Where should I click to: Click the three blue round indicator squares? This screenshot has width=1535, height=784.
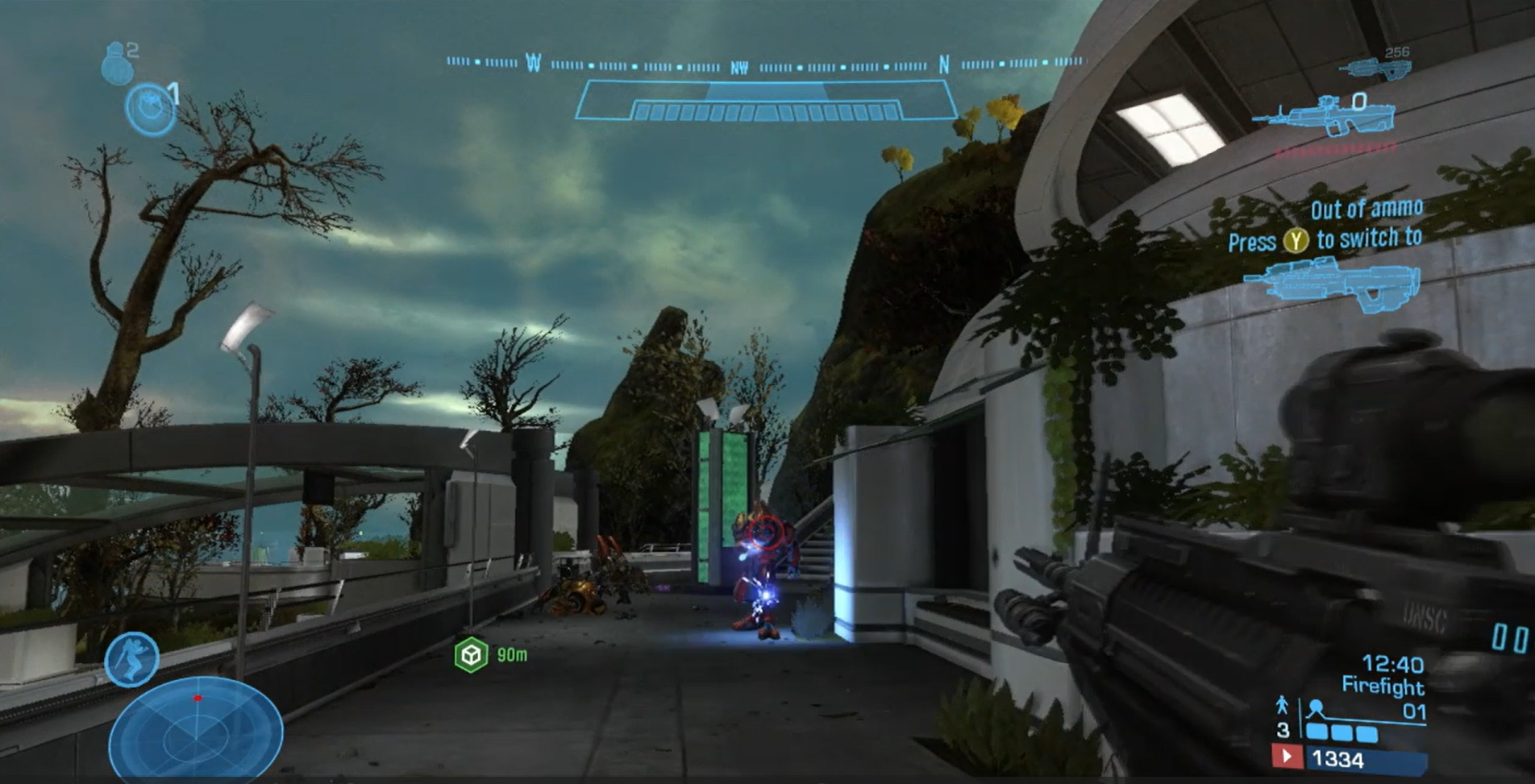tap(1342, 733)
